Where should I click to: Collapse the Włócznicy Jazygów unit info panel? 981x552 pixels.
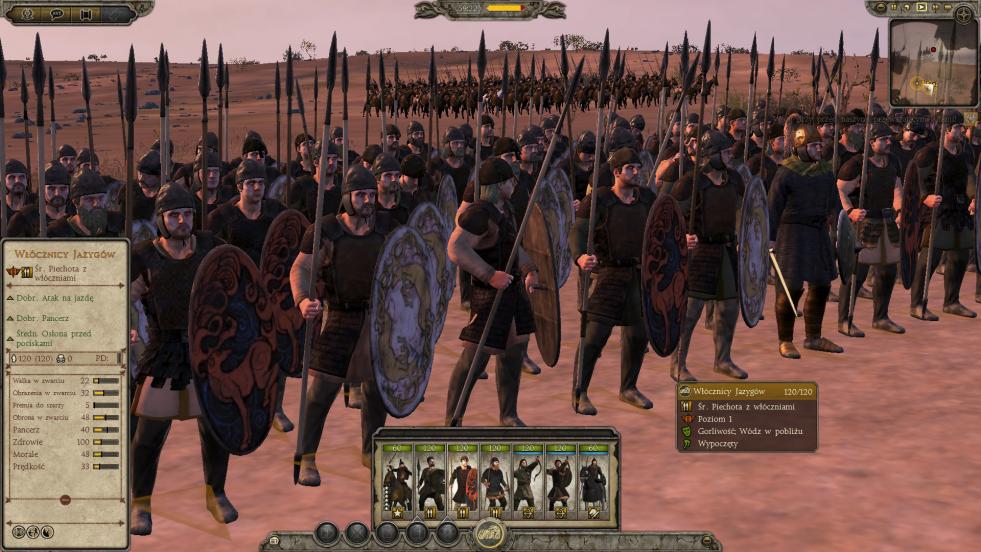[65, 499]
